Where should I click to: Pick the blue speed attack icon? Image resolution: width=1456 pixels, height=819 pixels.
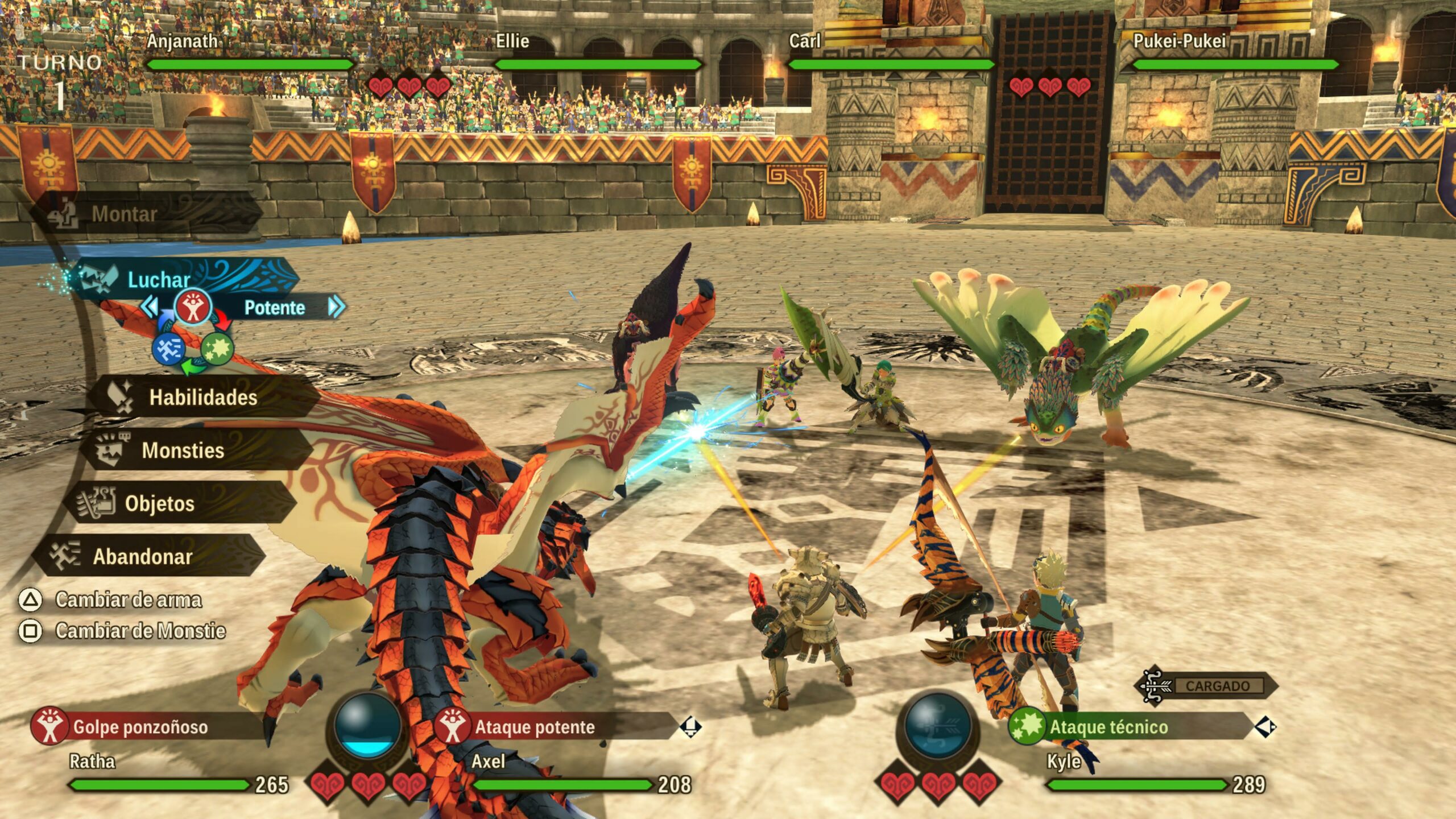(168, 348)
